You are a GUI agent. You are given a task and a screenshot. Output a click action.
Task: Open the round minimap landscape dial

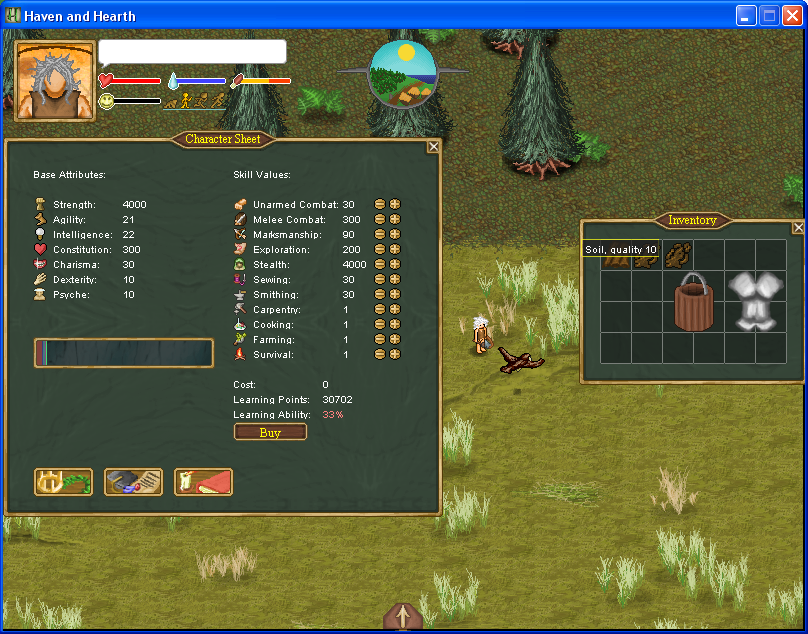coord(403,74)
